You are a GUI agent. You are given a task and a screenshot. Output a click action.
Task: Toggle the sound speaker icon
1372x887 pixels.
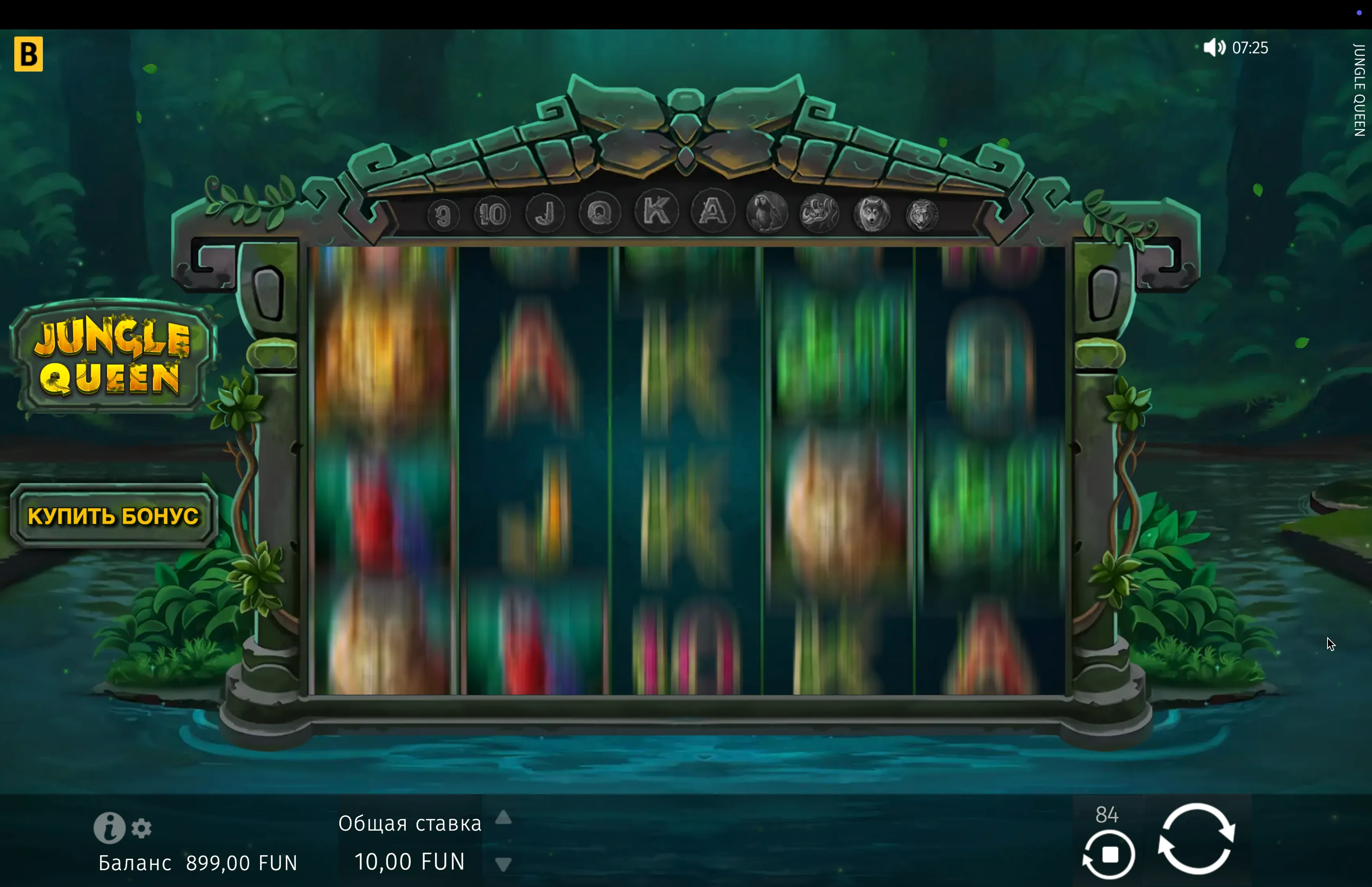pyautogui.click(x=1214, y=47)
